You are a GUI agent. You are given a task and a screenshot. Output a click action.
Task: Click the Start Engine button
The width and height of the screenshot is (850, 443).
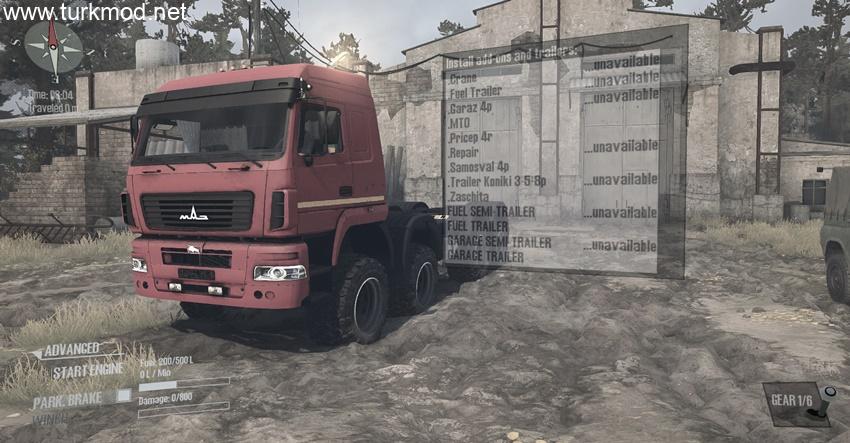coord(88,369)
